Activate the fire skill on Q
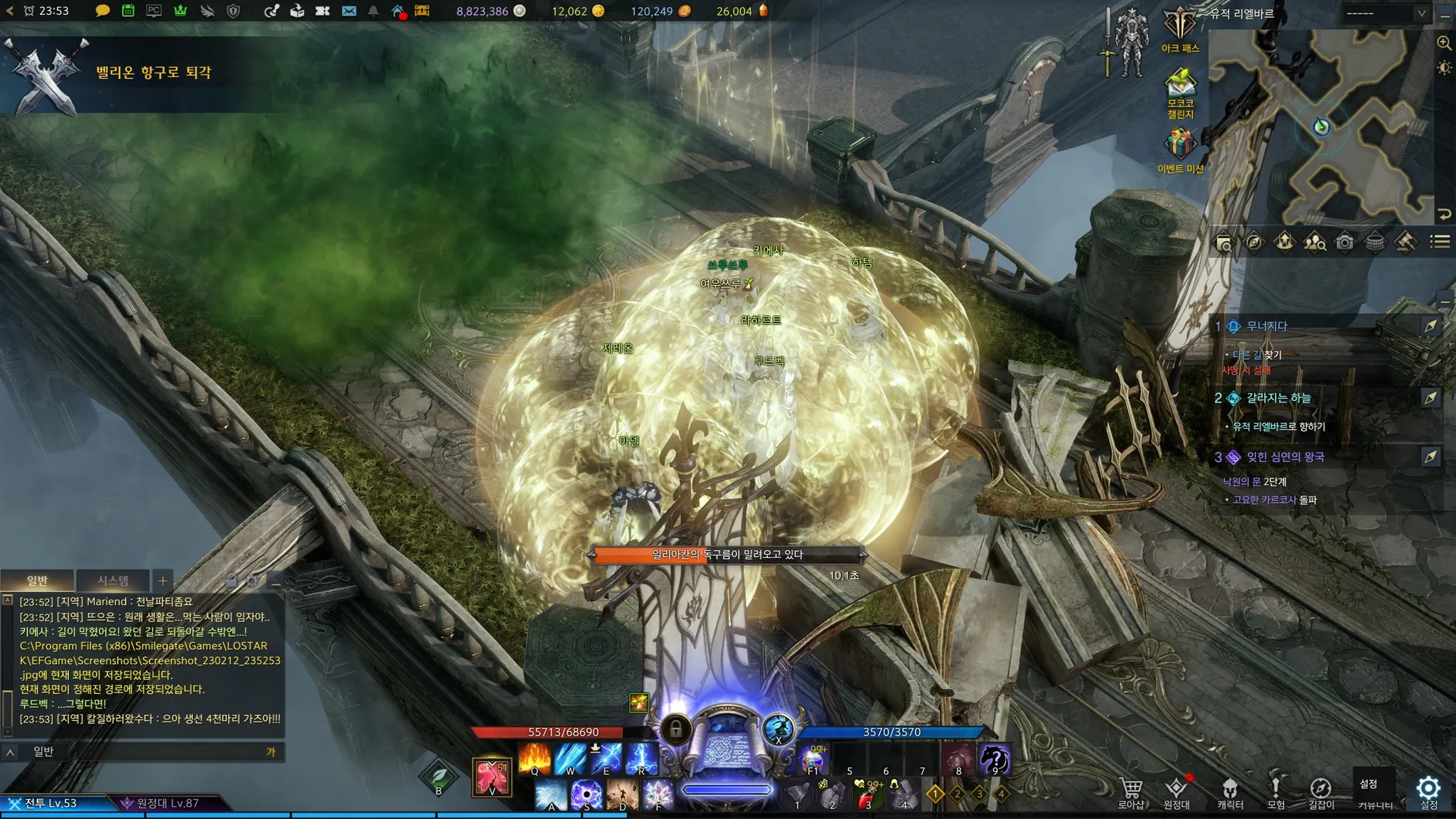 point(535,759)
